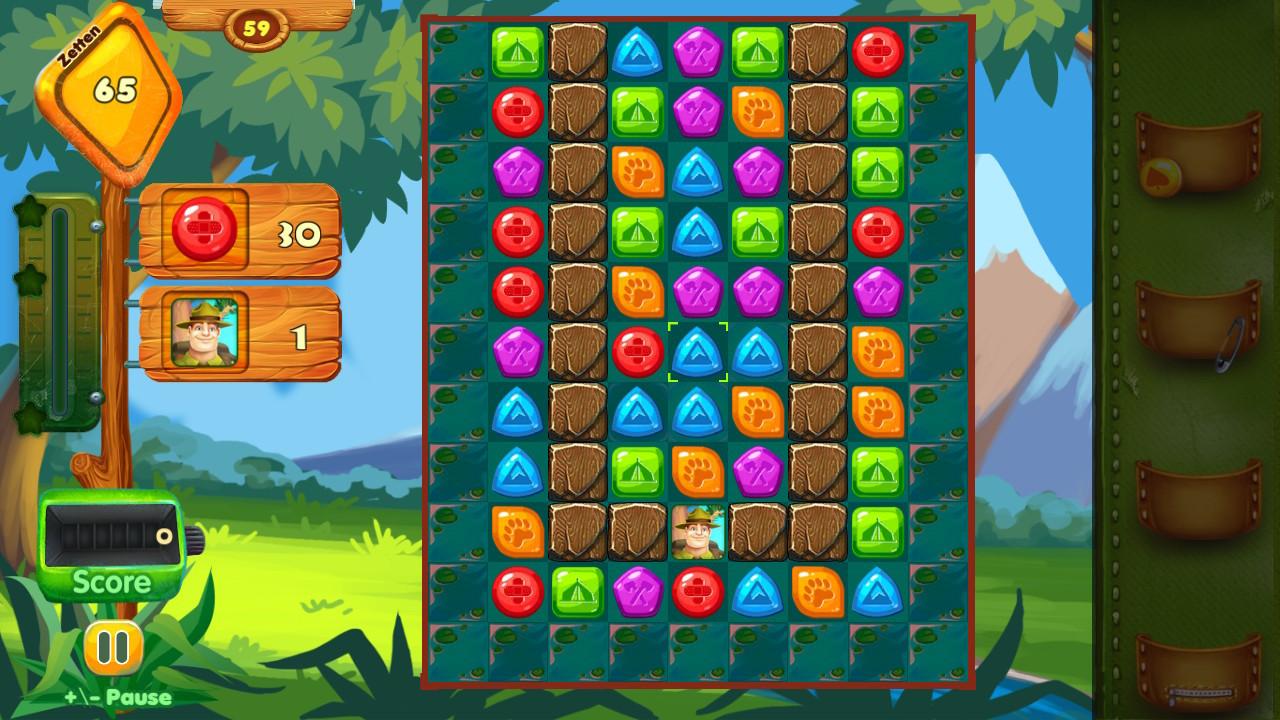Select a wooden log block tile

[x=577, y=52]
